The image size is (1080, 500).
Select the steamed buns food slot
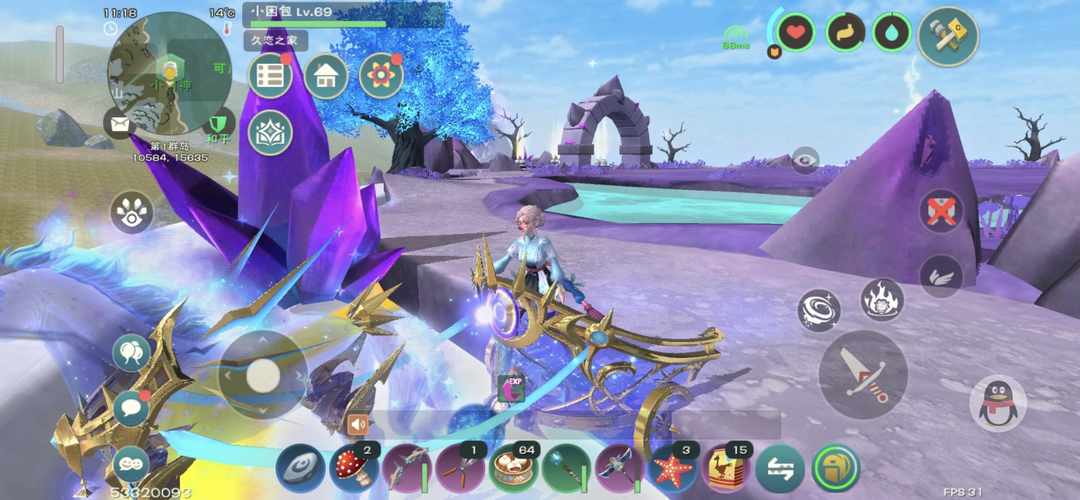tap(514, 468)
